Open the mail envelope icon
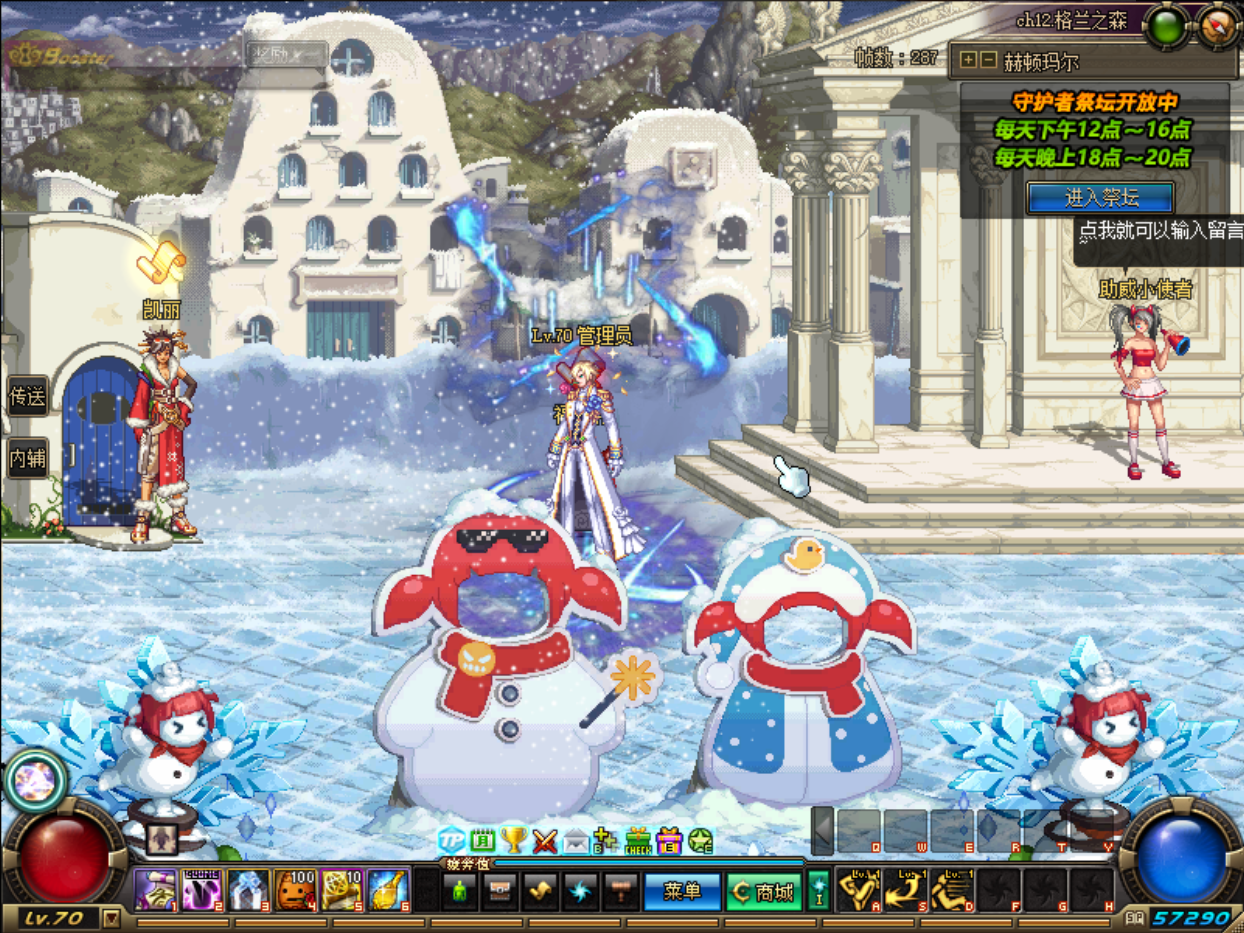 click(576, 841)
